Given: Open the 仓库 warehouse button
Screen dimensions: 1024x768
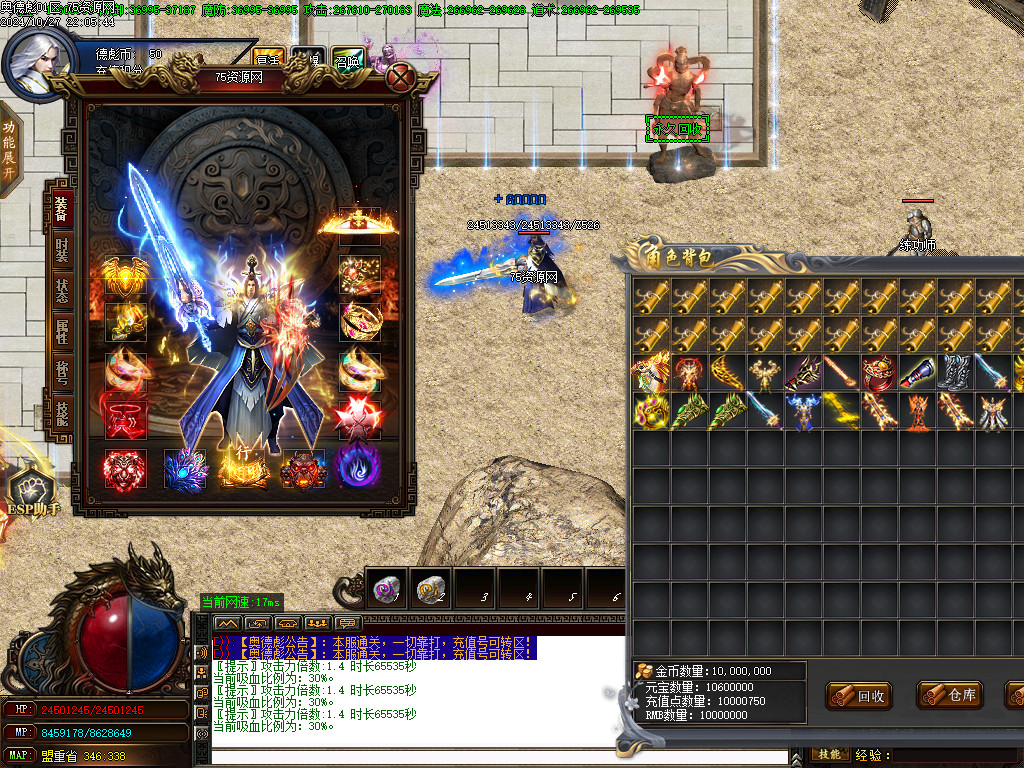Looking at the screenshot, I should click(950, 696).
